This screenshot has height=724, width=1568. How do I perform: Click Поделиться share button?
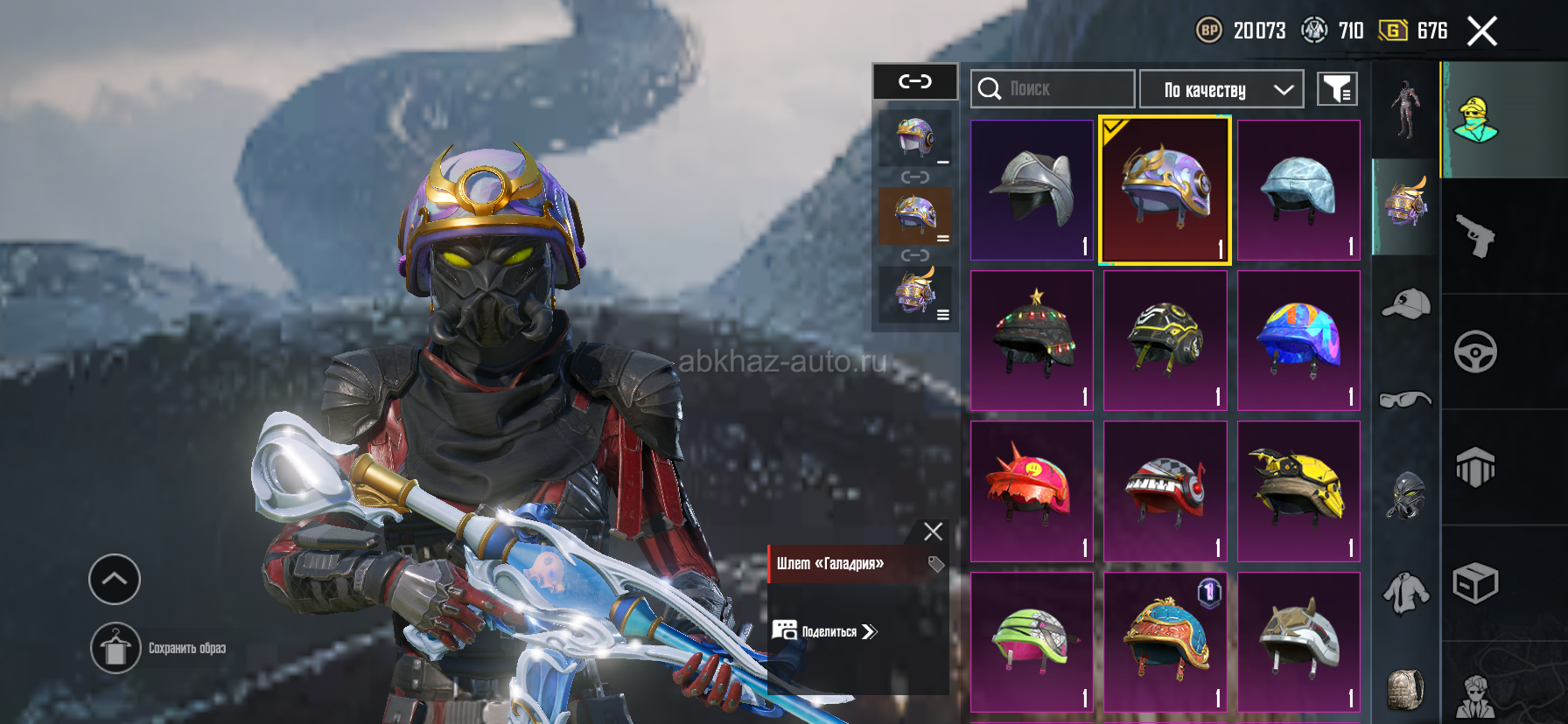[826, 631]
